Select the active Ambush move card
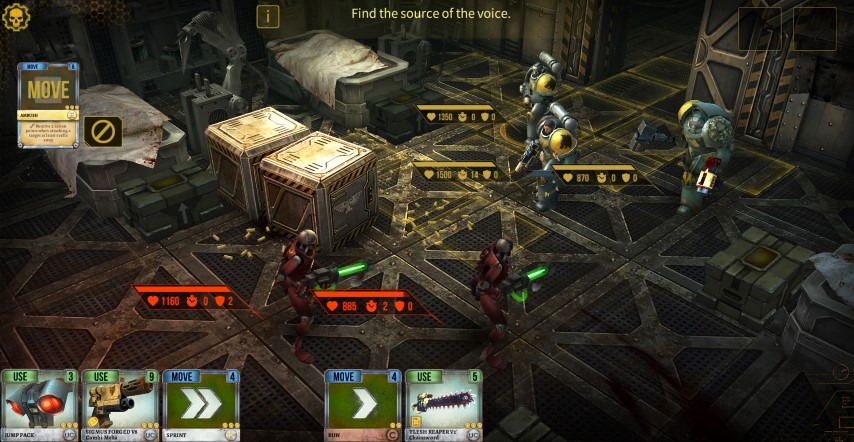The image size is (854, 442). tap(48, 104)
